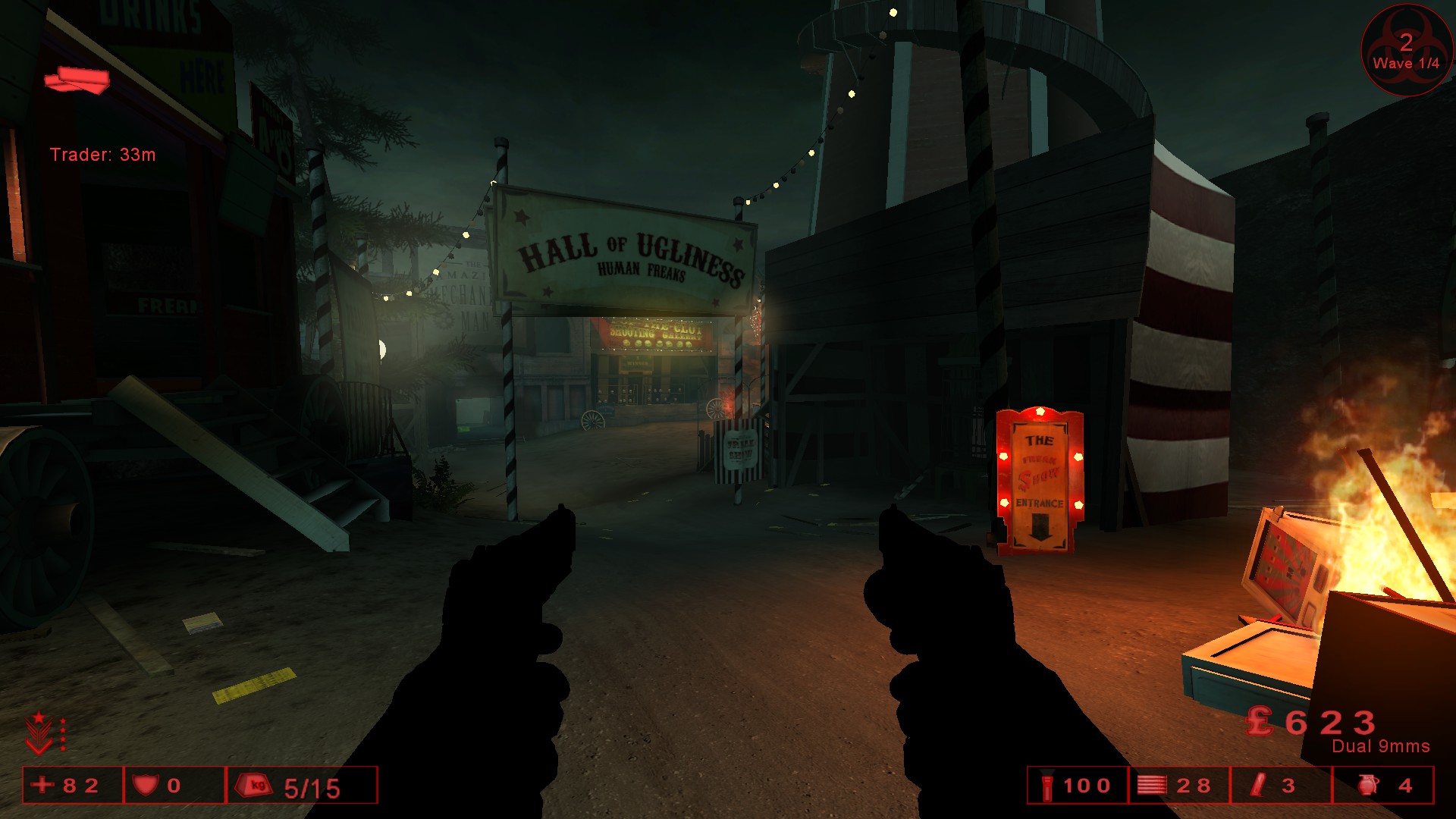
Task: Click the ammo magazine icon
Action: (1152, 785)
